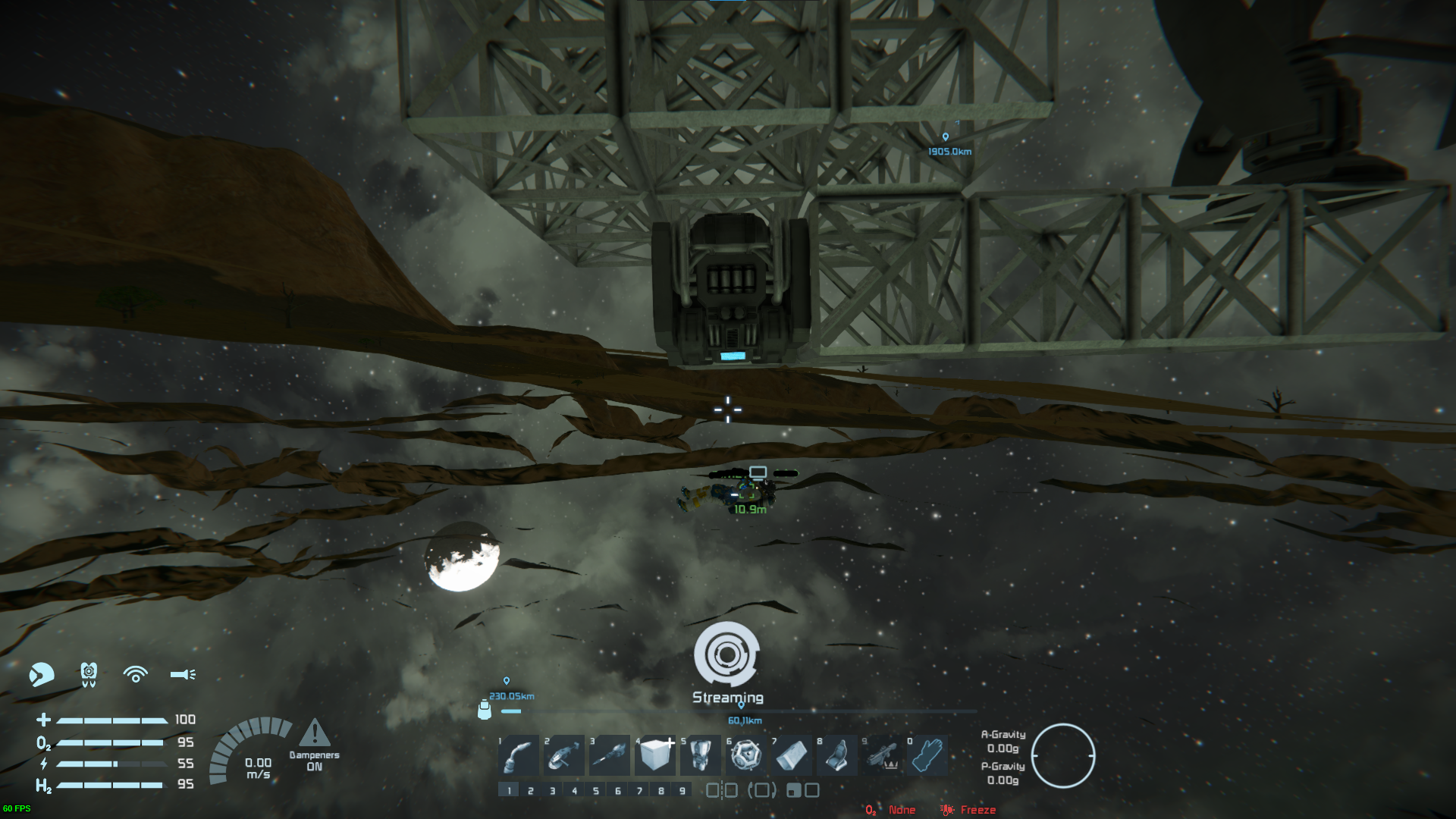Select the cockpit seat hotbar slot
Image resolution: width=1456 pixels, height=819 pixels.
836,755
